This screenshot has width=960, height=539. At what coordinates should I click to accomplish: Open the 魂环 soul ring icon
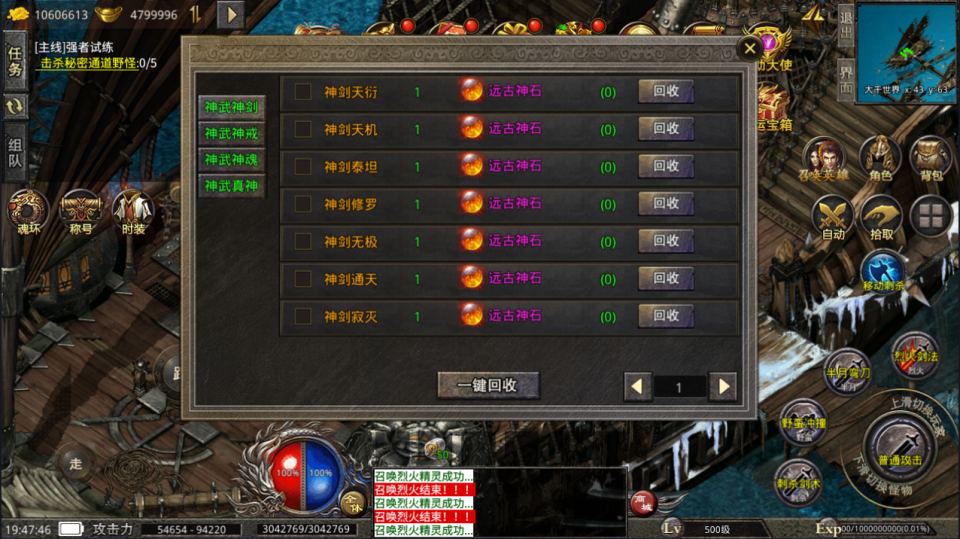coord(27,212)
